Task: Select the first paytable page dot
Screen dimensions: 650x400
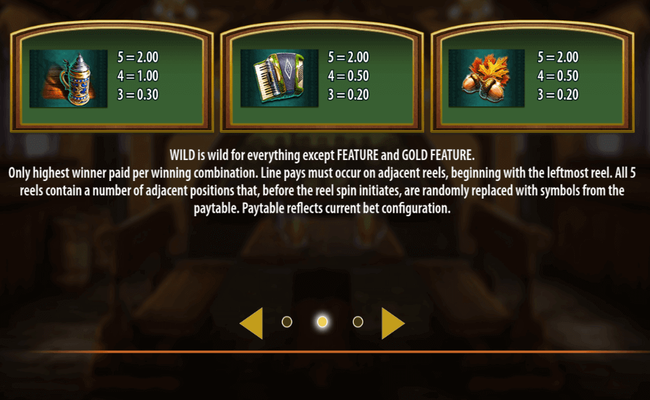Action: [x=287, y=322]
